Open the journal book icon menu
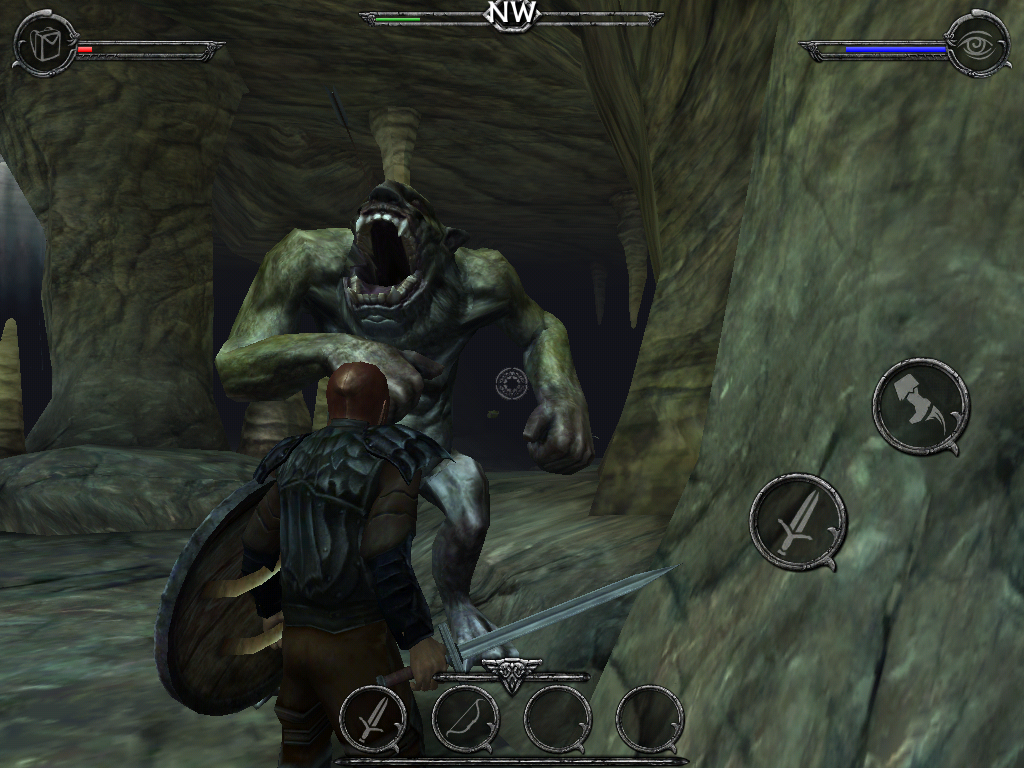The image size is (1024, 768). [x=46, y=44]
